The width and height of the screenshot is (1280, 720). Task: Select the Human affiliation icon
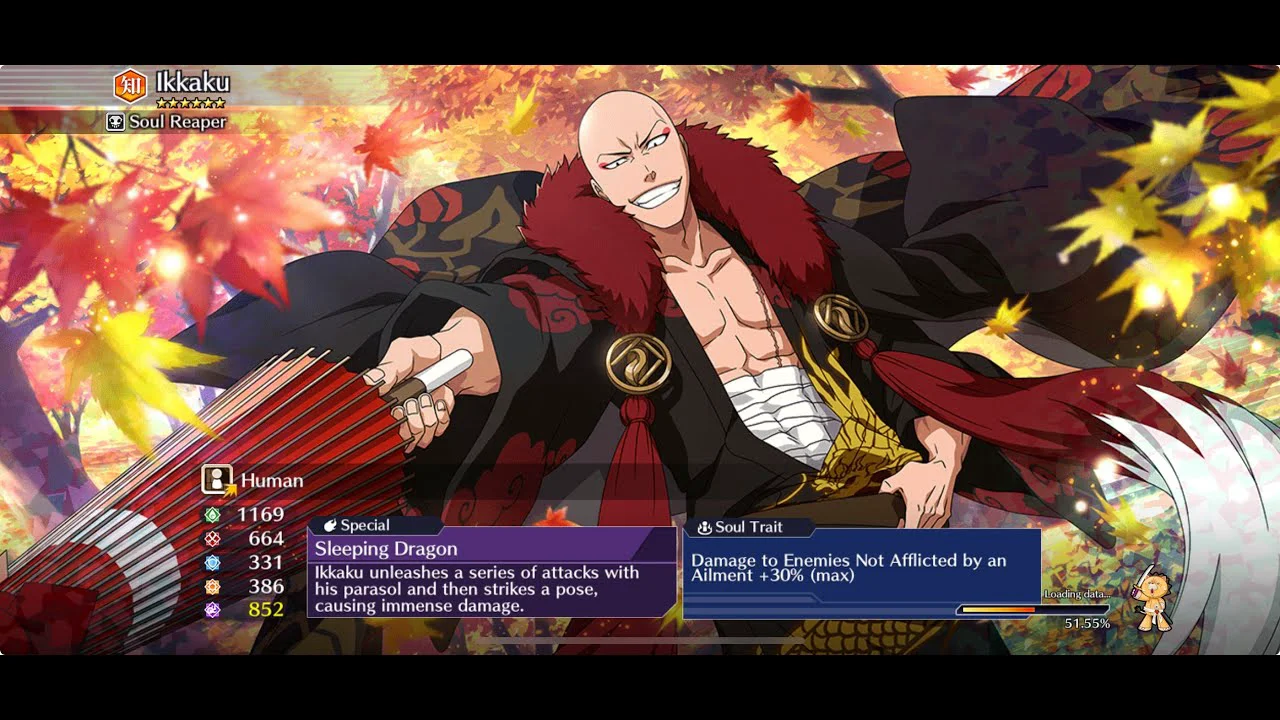217,480
